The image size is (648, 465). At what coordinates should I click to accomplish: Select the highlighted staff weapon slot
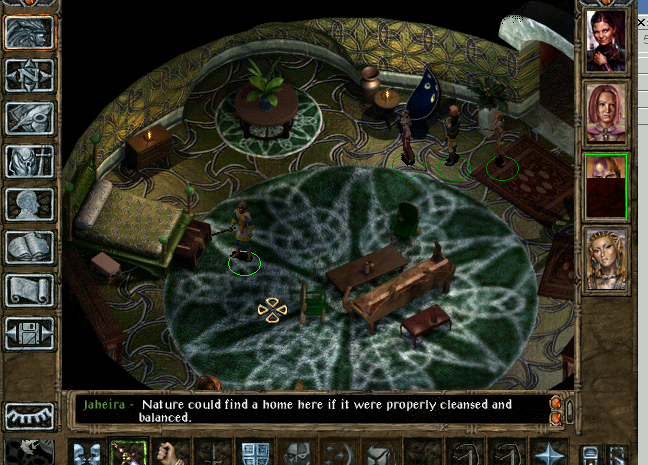(129, 452)
